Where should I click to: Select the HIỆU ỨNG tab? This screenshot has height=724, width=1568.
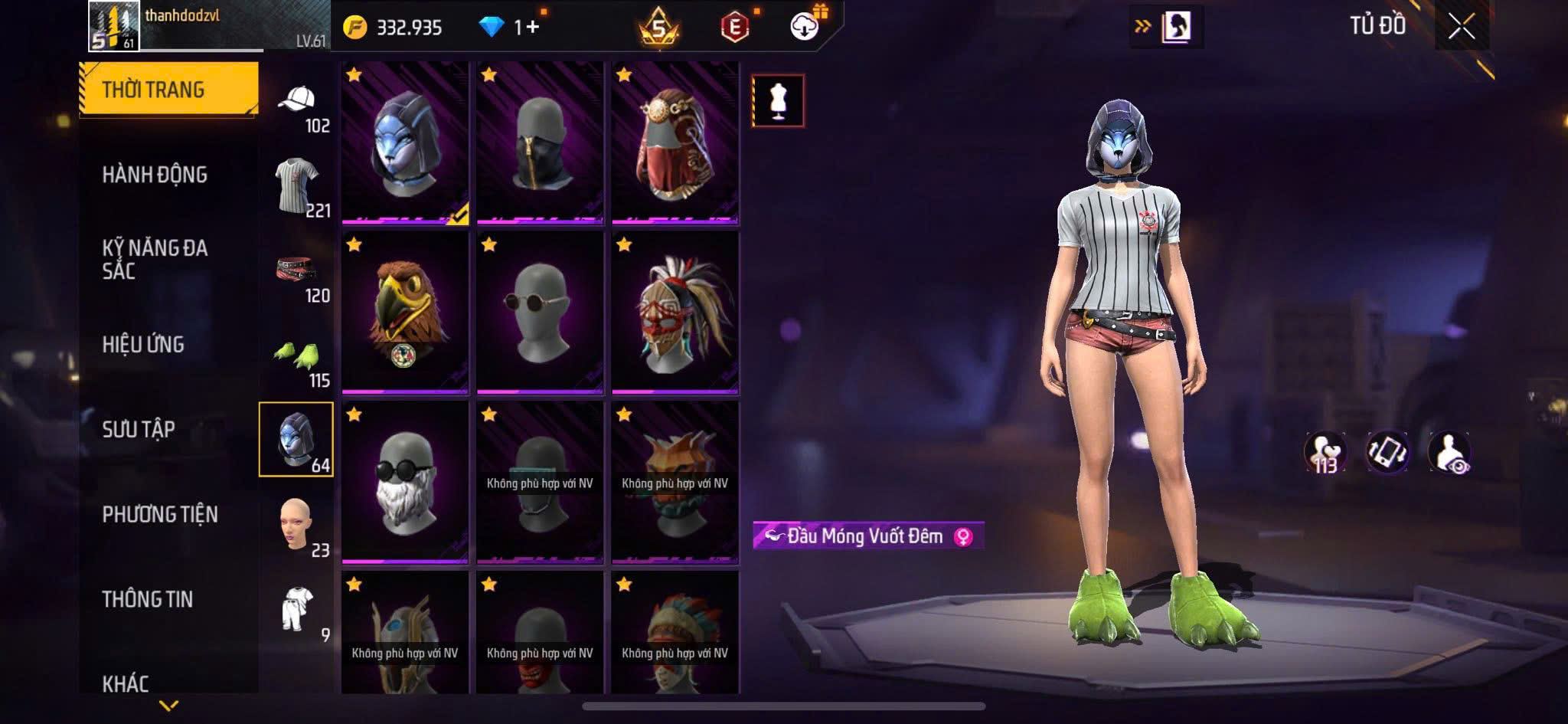[143, 345]
